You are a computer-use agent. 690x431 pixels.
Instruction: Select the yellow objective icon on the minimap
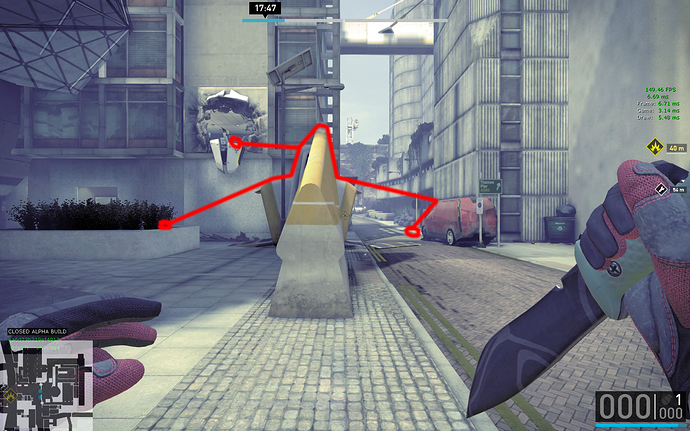10,397
